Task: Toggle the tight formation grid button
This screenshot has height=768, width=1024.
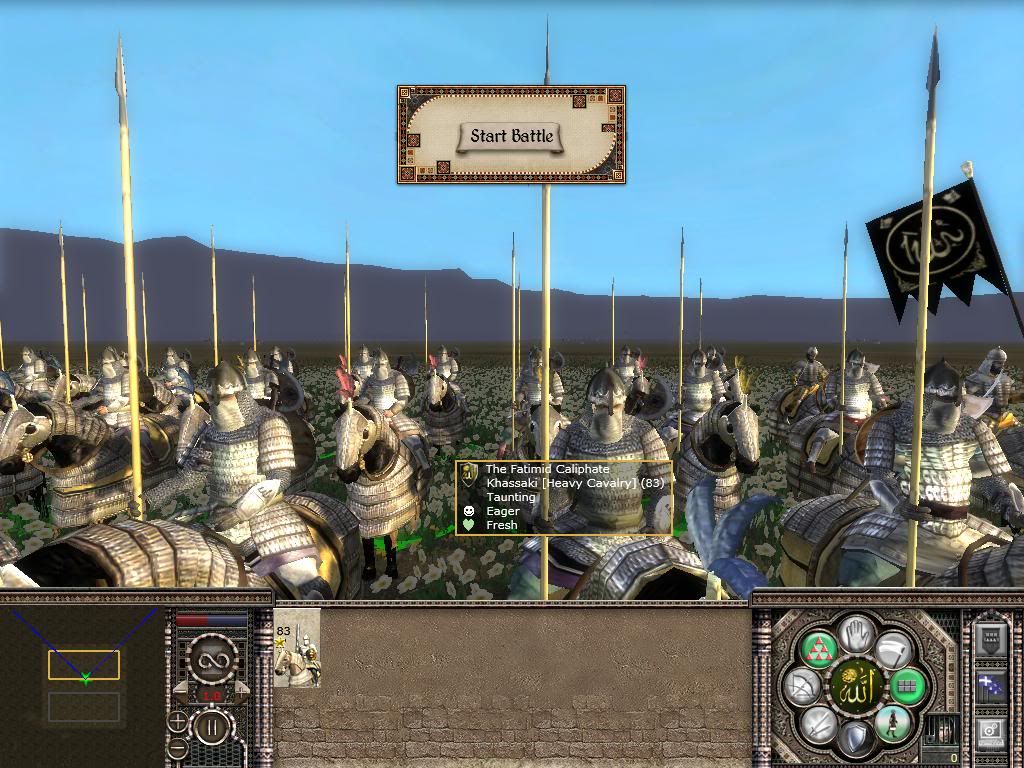Action: click(x=909, y=686)
